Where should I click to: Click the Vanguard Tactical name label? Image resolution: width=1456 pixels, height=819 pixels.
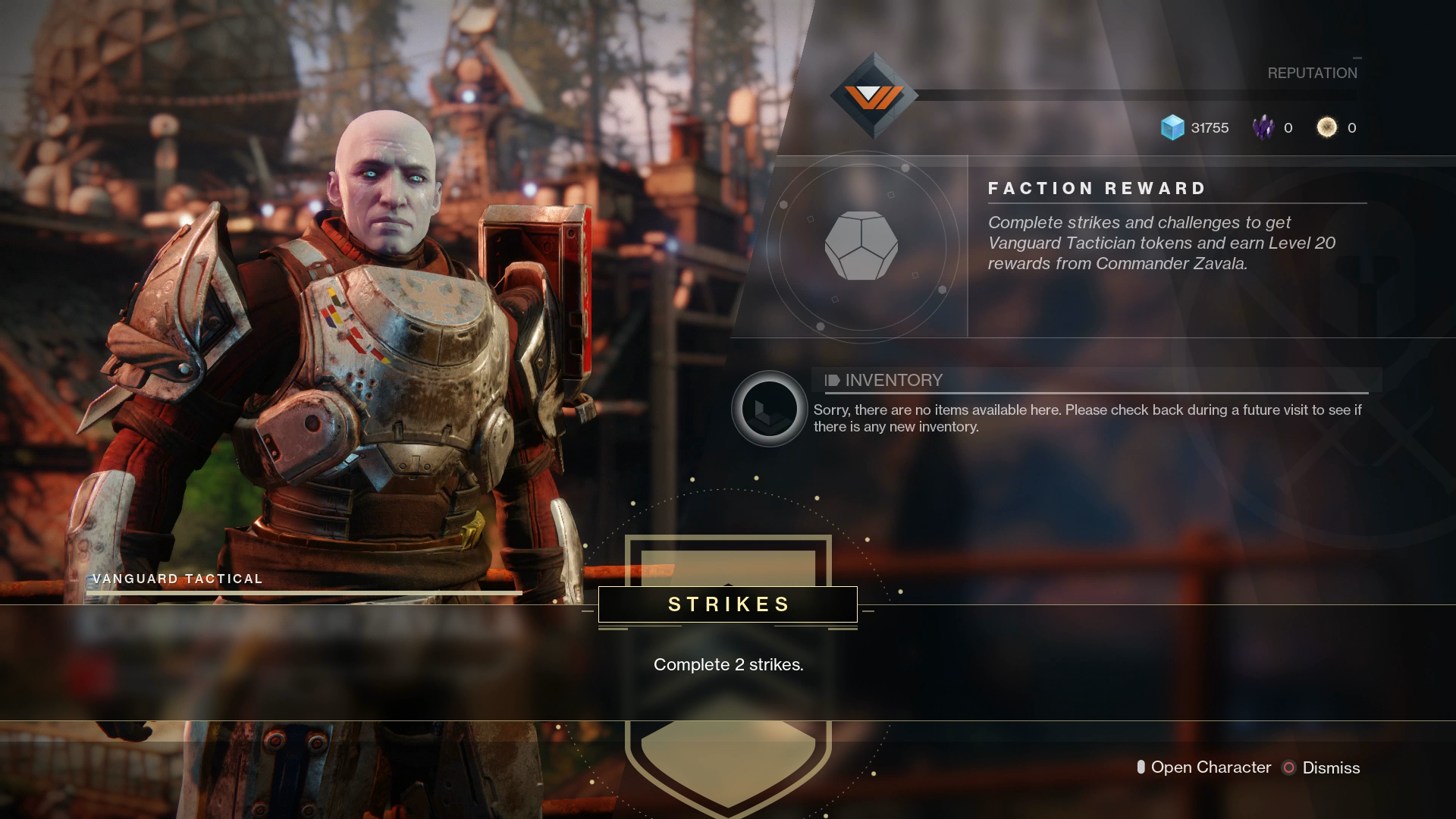coord(177,578)
